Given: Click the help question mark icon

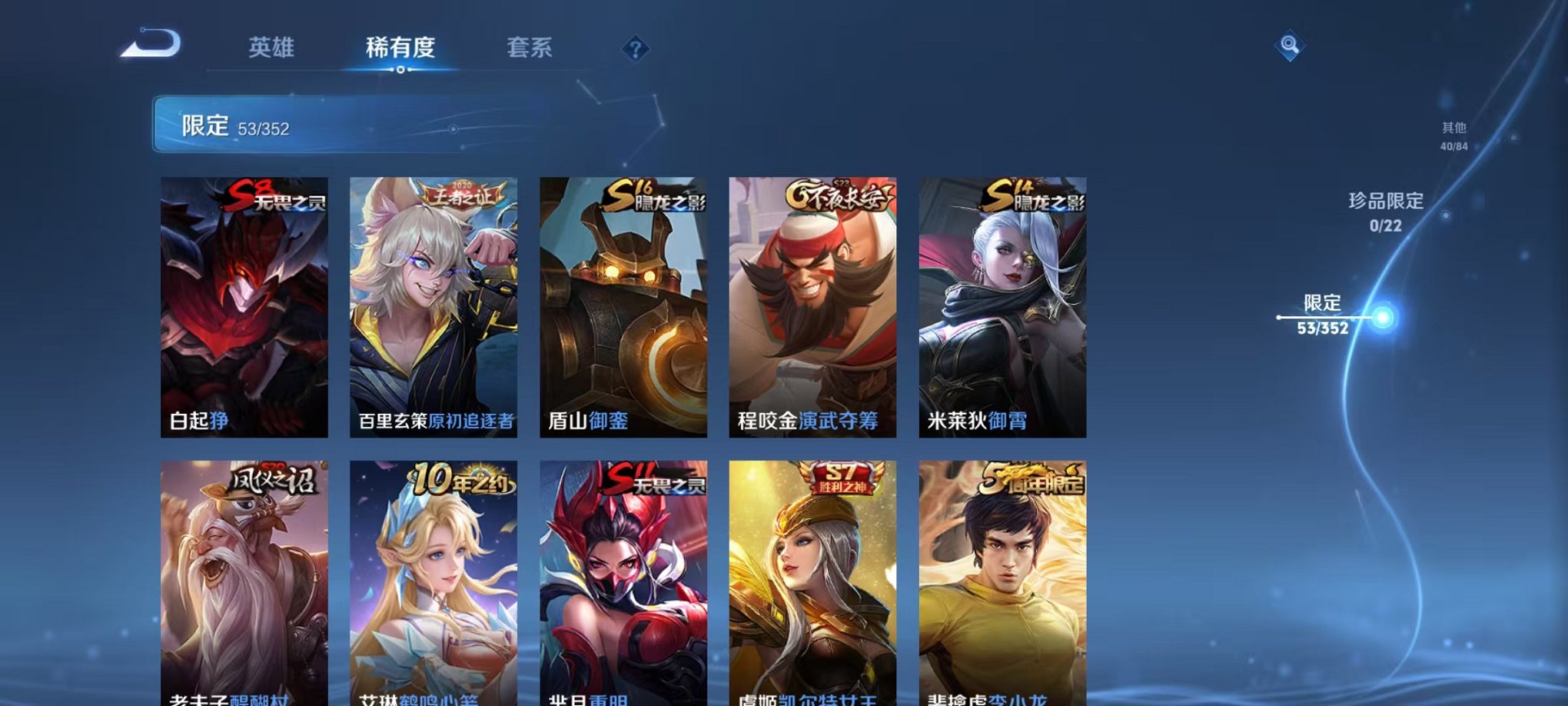Looking at the screenshot, I should [x=632, y=51].
